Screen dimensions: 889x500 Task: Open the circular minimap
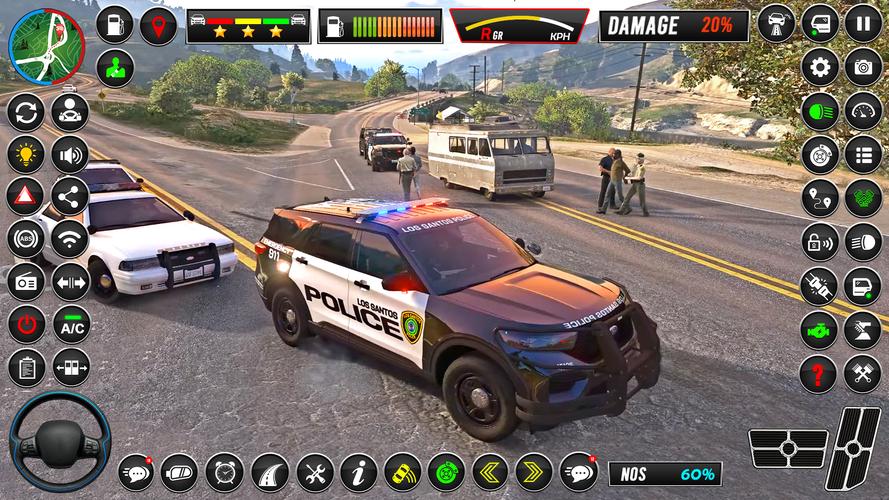point(46,45)
